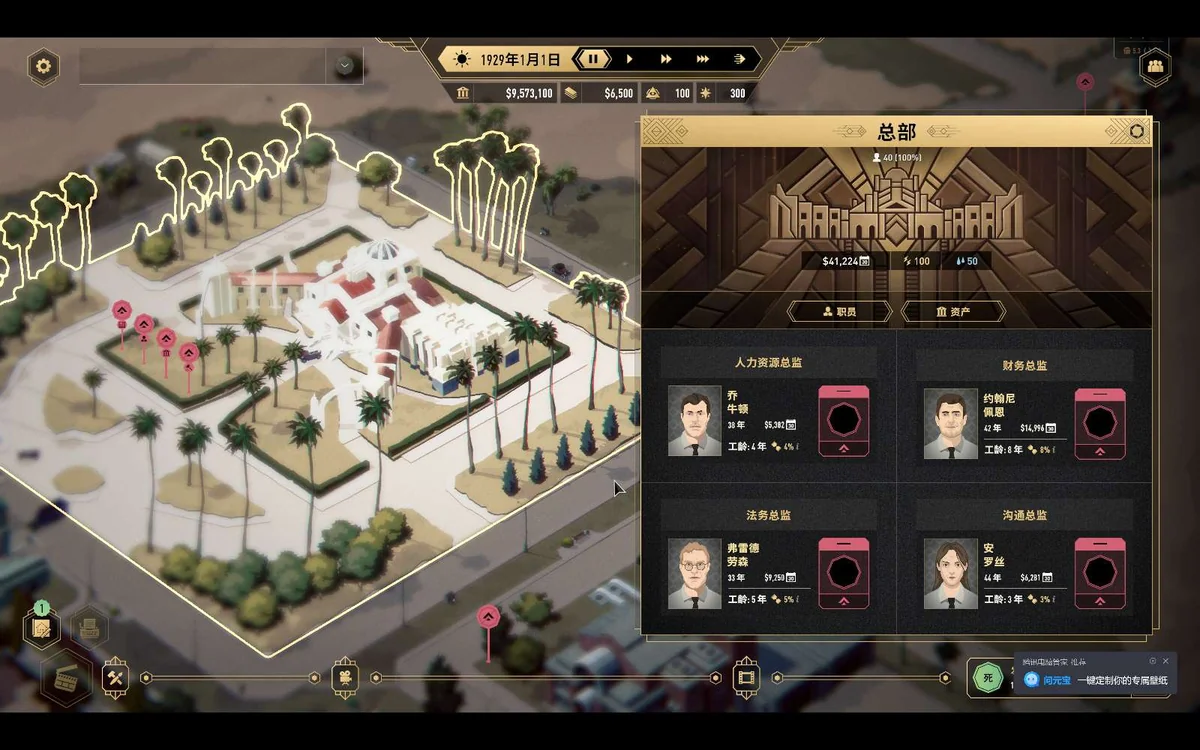The height and width of the screenshot is (750, 1200).
Task: Pause the game time
Action: [x=593, y=60]
